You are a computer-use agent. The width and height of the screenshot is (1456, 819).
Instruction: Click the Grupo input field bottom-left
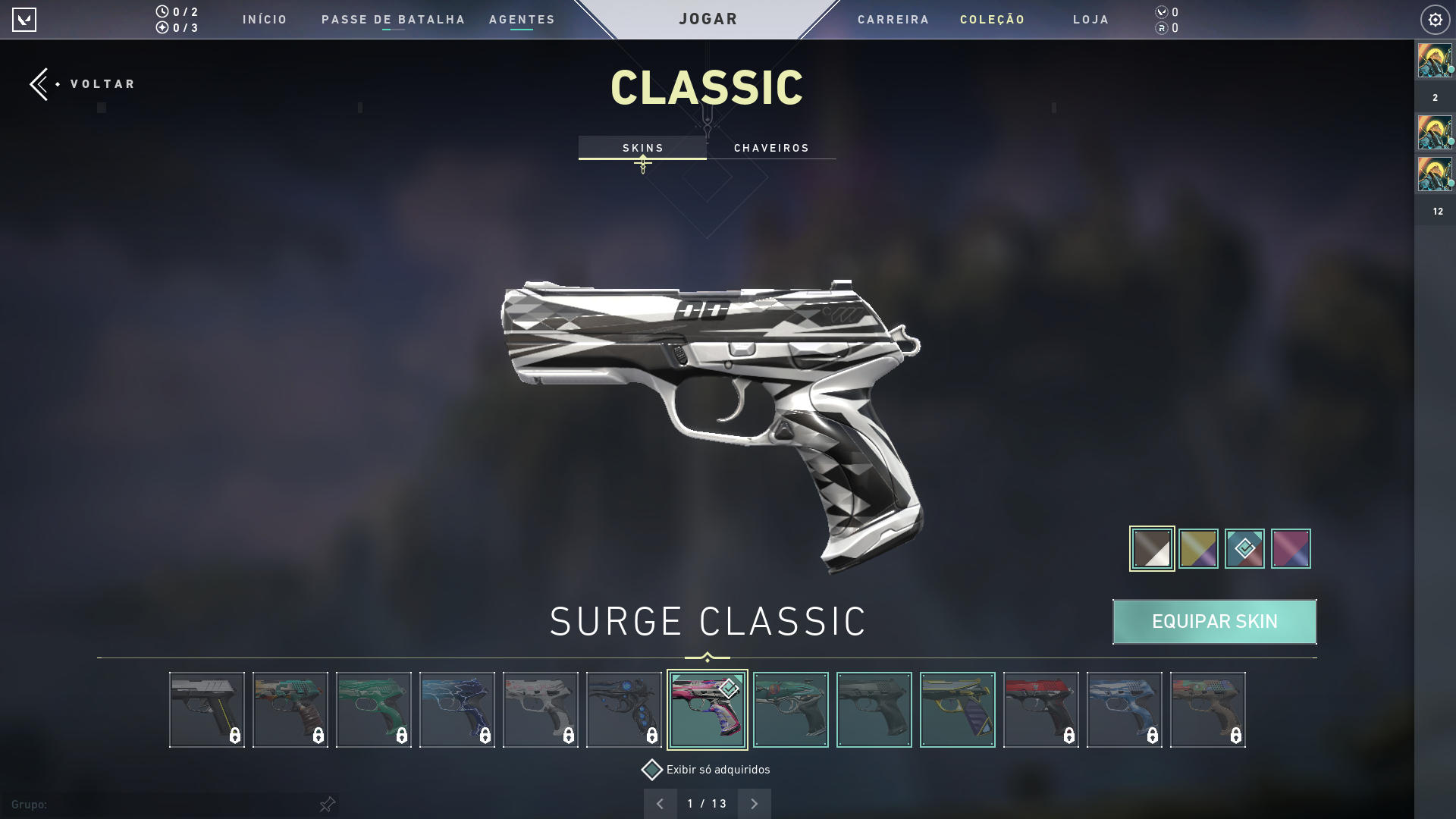click(x=114, y=804)
